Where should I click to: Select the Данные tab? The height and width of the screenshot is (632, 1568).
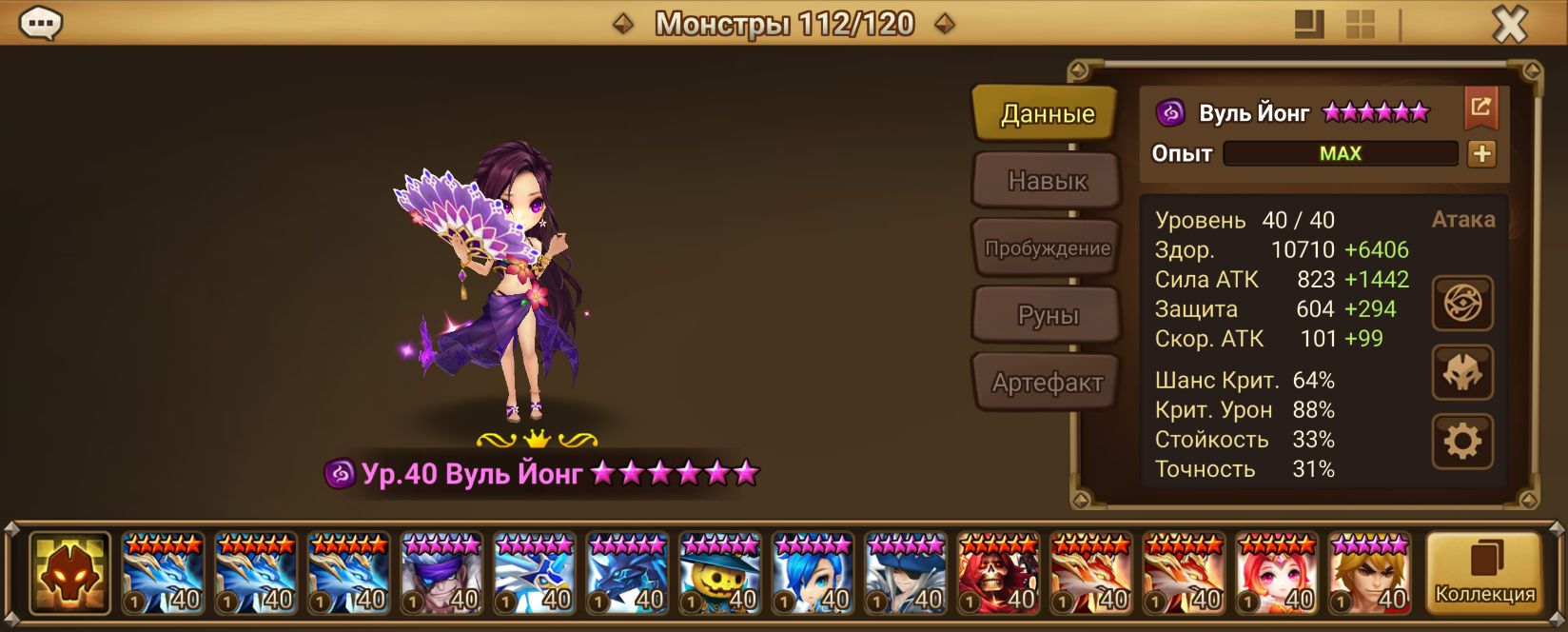(1047, 114)
